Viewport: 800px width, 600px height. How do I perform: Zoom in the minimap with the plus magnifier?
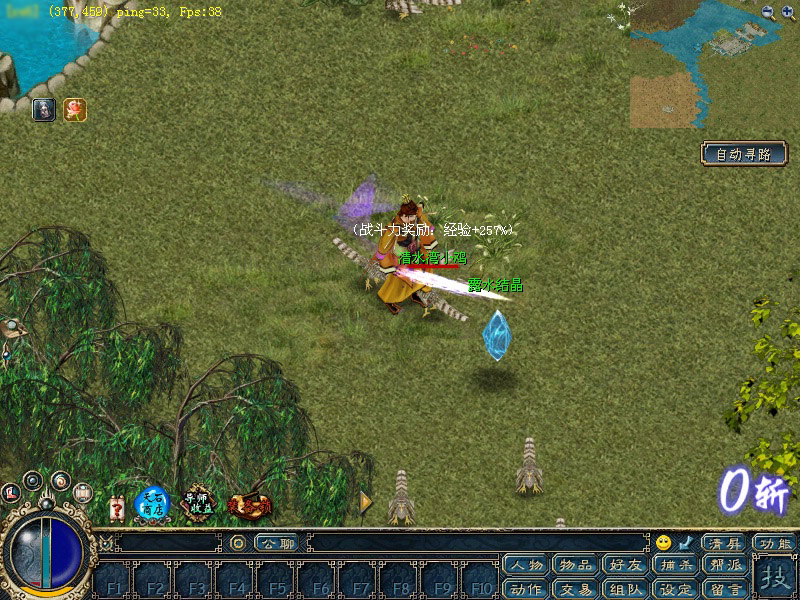click(x=768, y=12)
